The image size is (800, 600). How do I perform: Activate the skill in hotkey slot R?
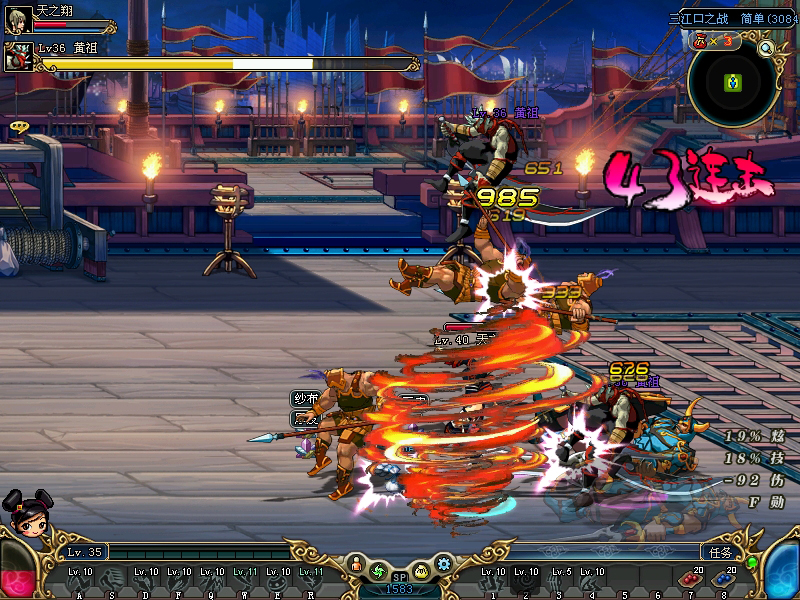pyautogui.click(x=312, y=580)
